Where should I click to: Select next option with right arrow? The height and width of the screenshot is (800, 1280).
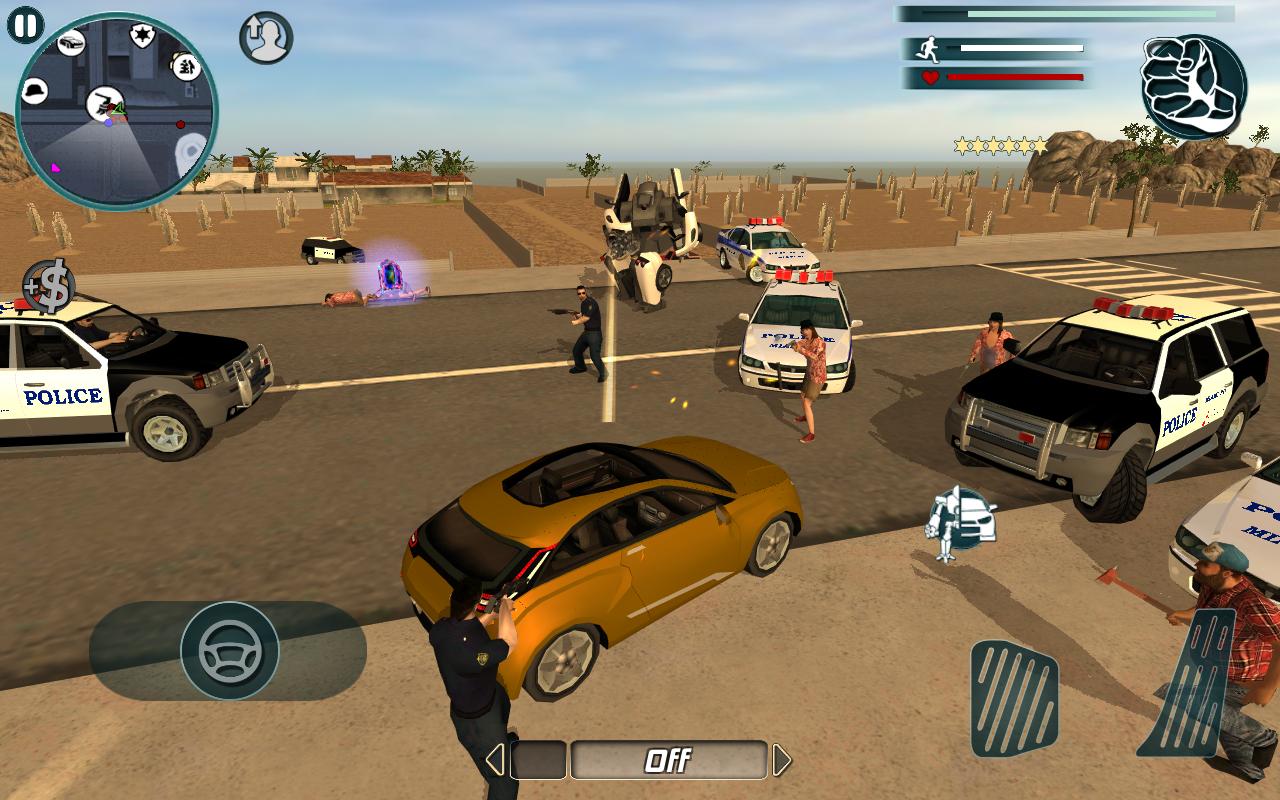coord(782,761)
